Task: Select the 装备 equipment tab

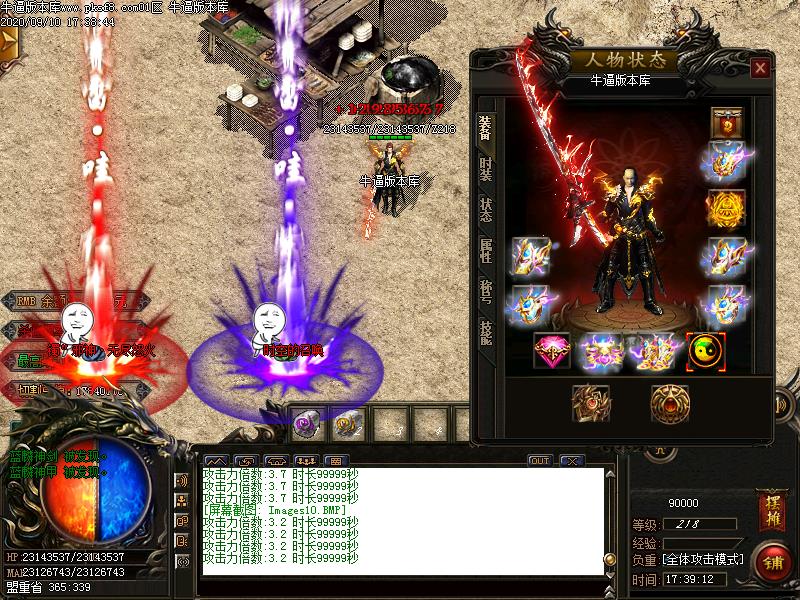Action: pos(485,128)
